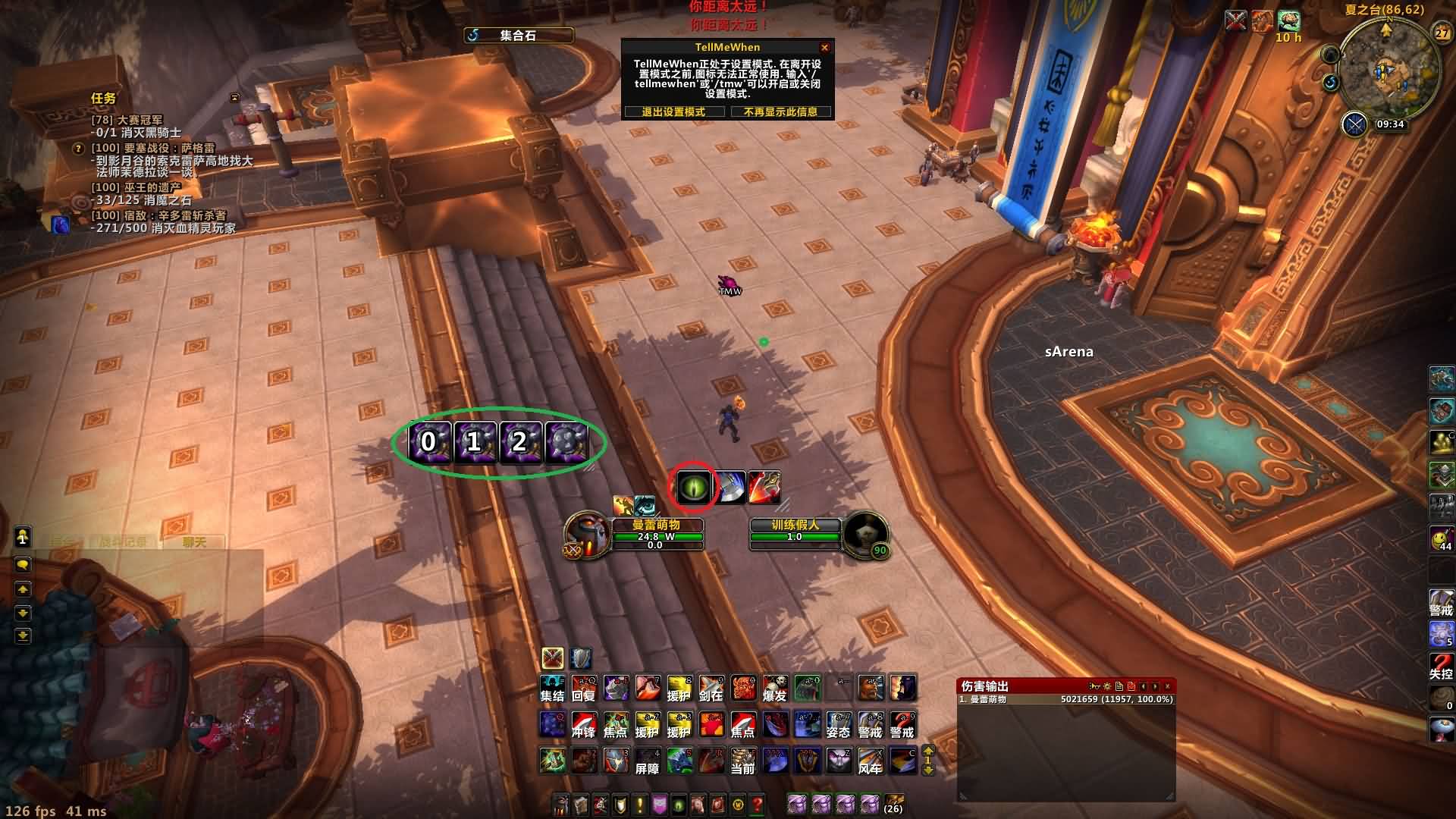Open the WoW main menu icon
Image resolution: width=1456 pixels, height=819 pixels.
(737, 805)
